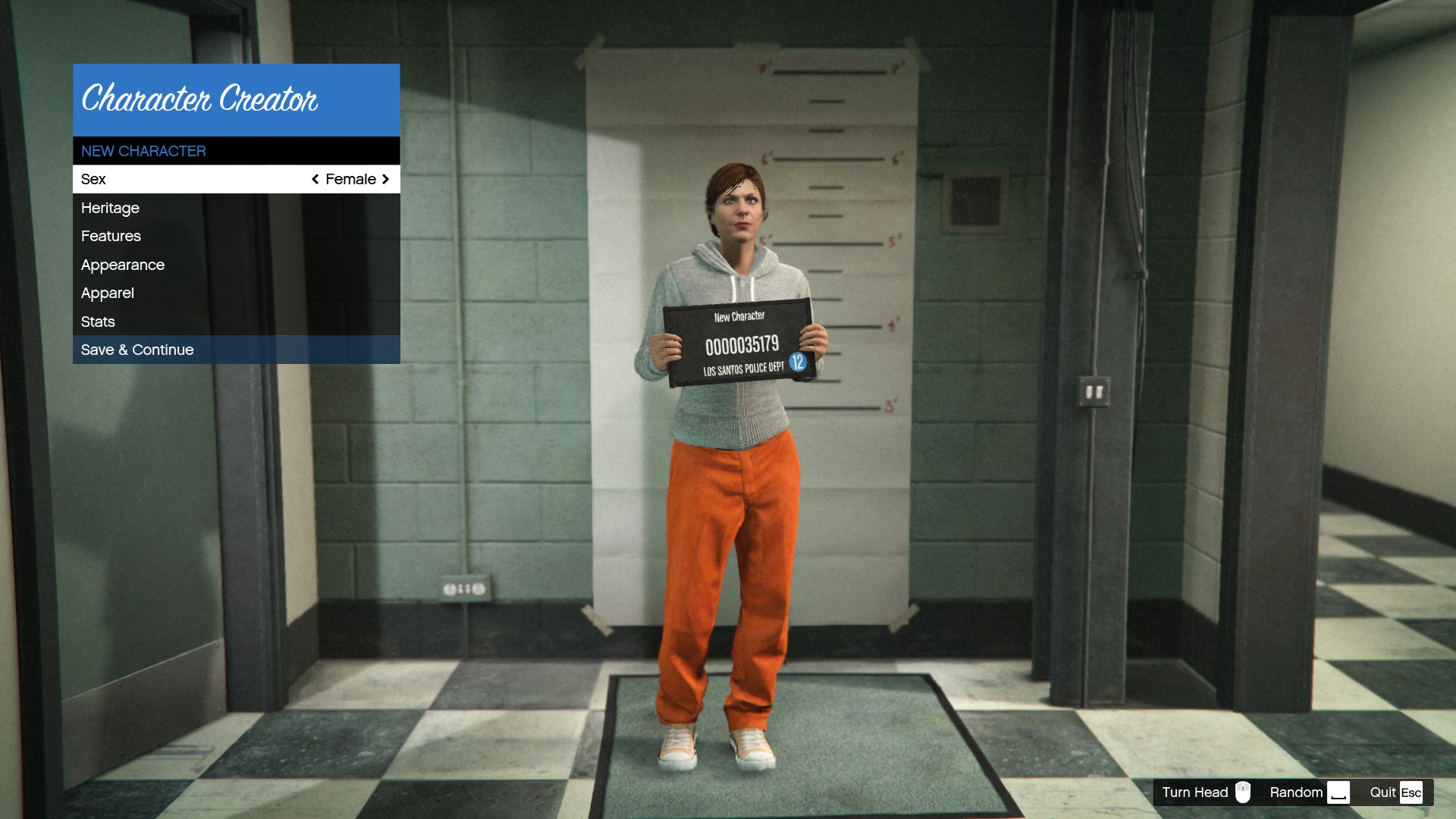This screenshot has width=1456, height=819.
Task: Click Turn Head in the hotkey bar
Action: pos(1194,792)
